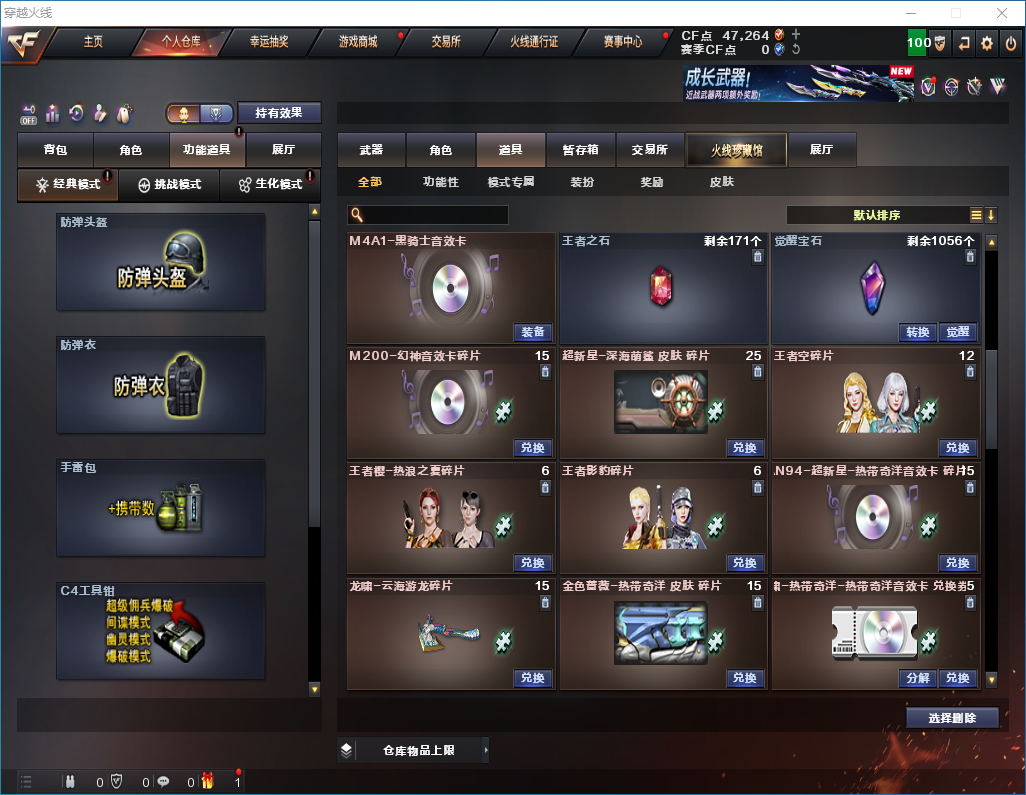
Task: Click 觉醒 on the 觉醒宝石 item
Action: click(x=957, y=332)
